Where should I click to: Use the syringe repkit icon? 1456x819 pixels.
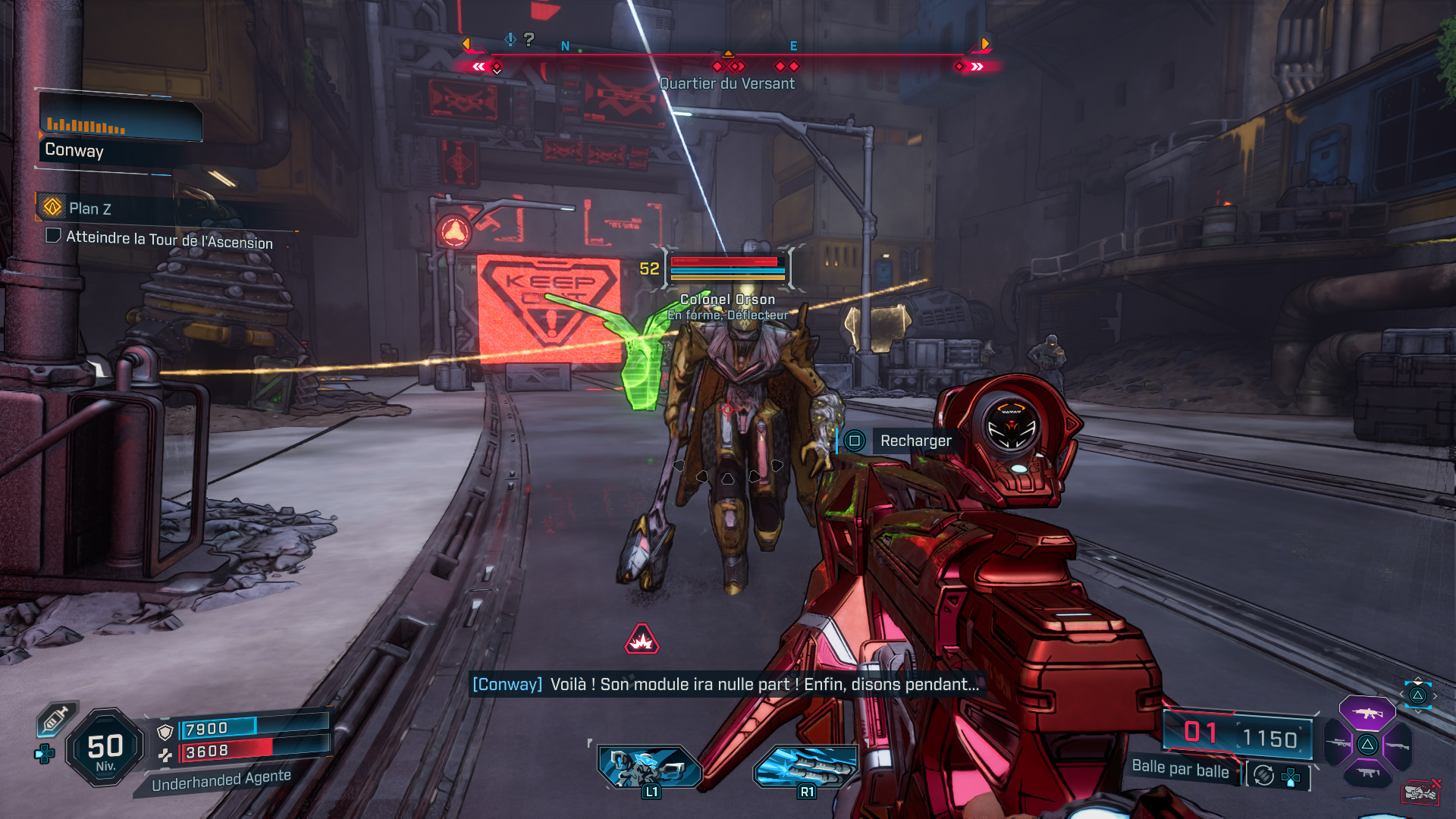tap(55, 718)
